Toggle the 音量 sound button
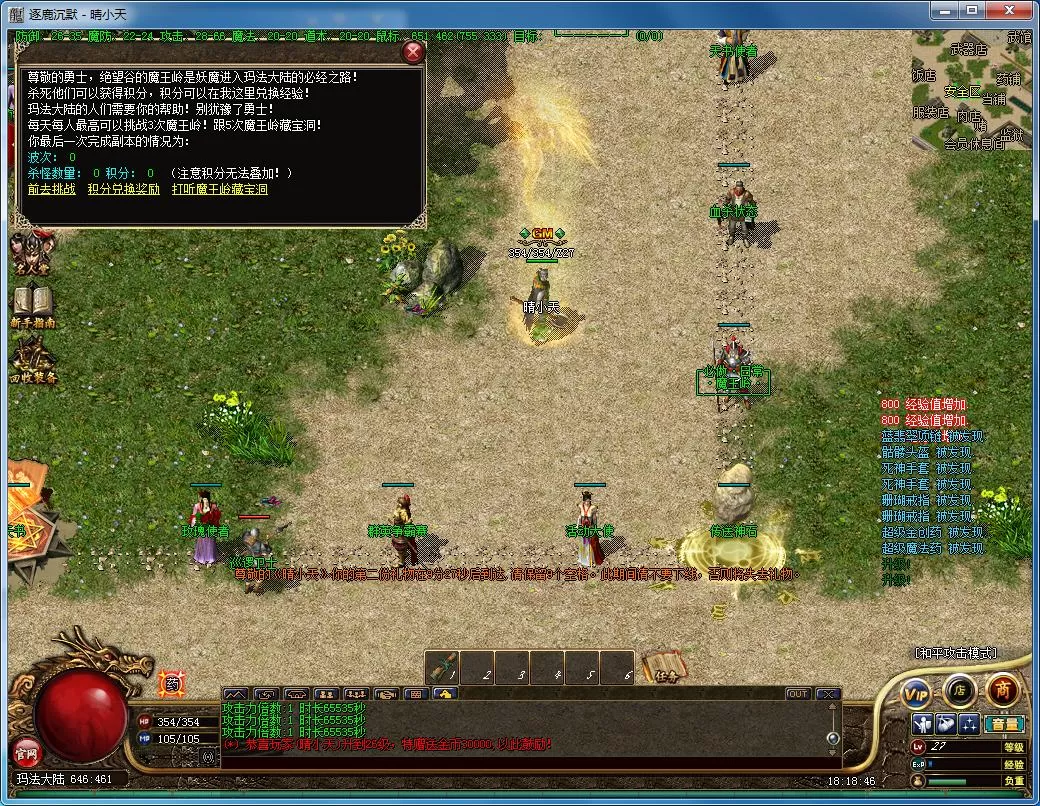This screenshot has height=806, width=1040. pos(1004,724)
